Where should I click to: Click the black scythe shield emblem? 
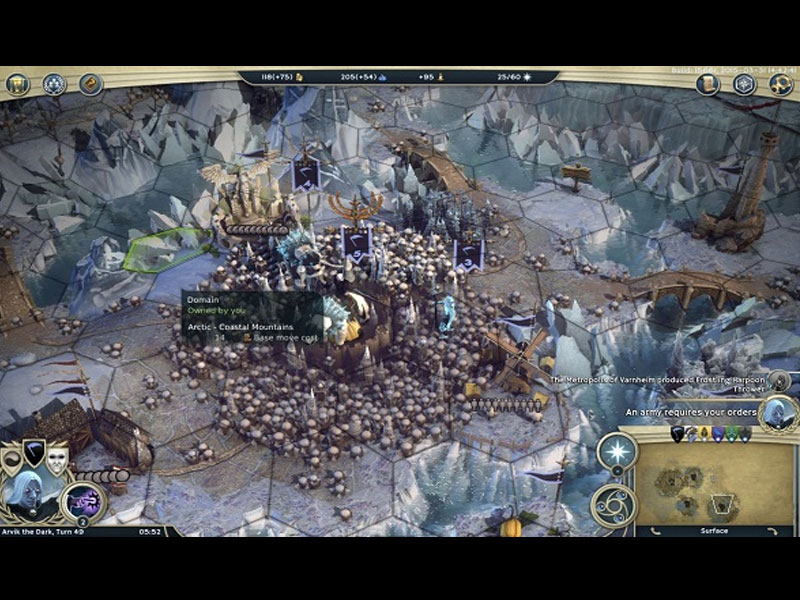tap(35, 452)
